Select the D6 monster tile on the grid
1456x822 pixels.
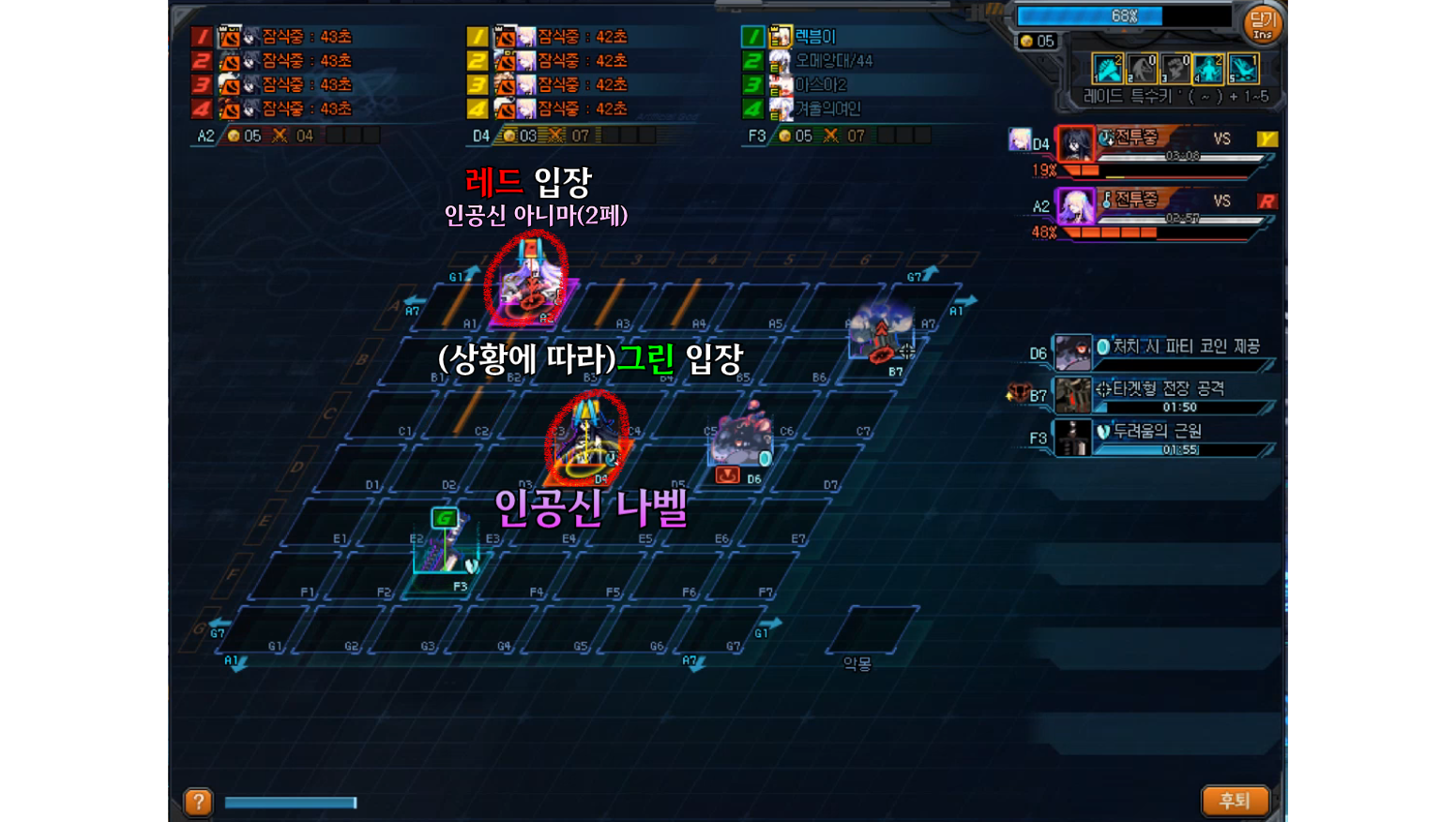pyautogui.click(x=740, y=441)
